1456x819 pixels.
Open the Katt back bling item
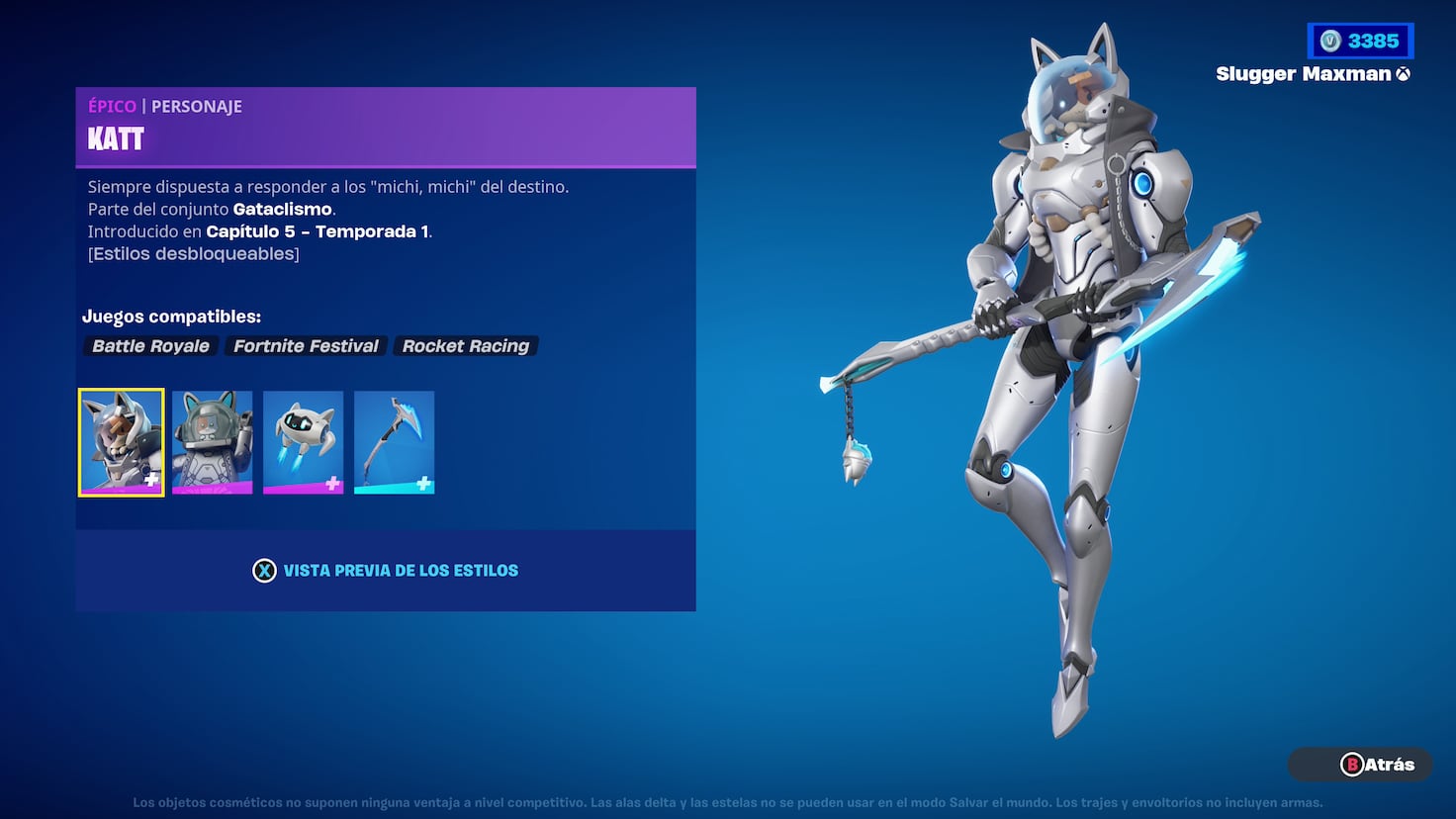pos(212,442)
